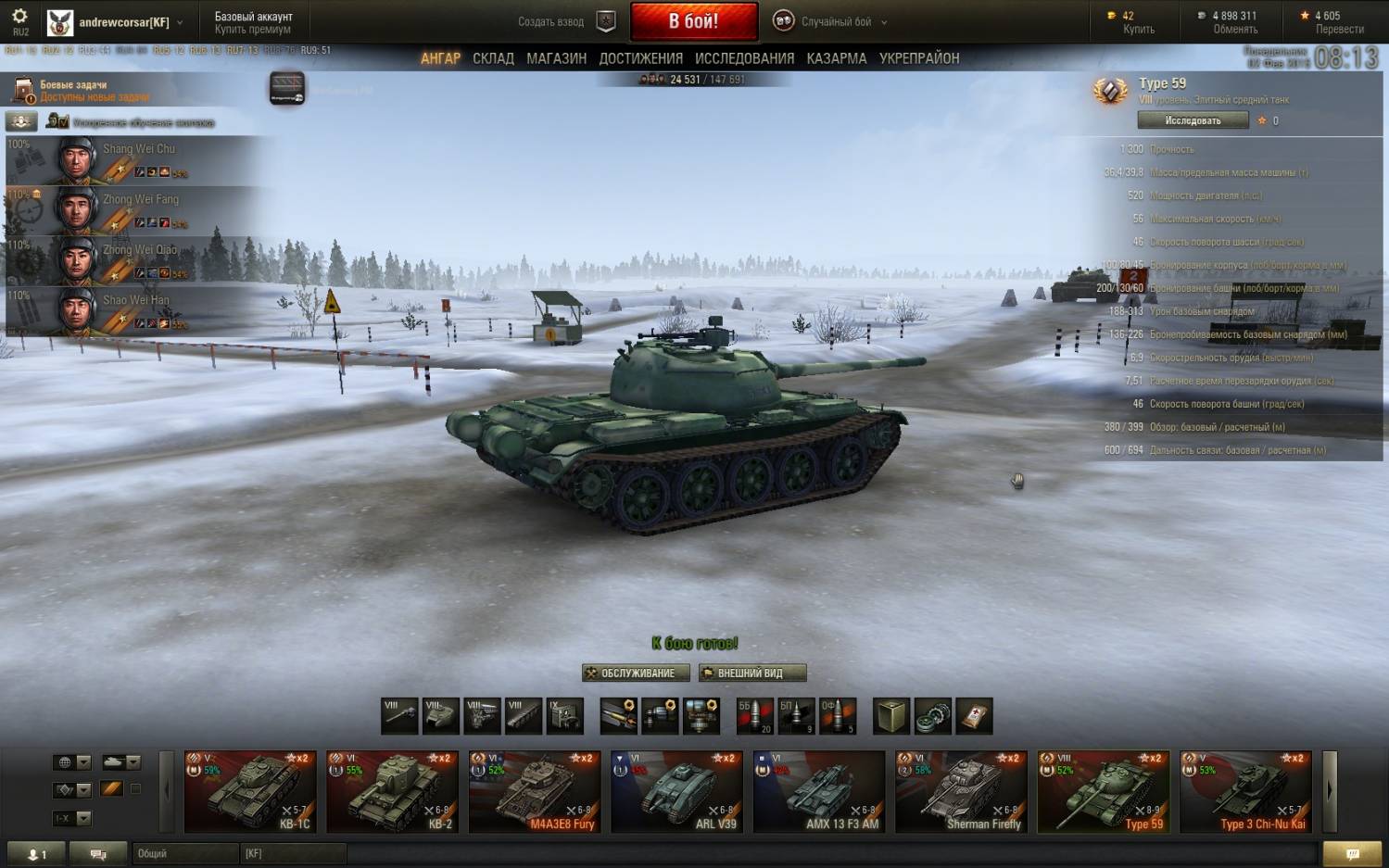This screenshot has width=1389, height=868.
Task: Open the ВНЕШНИЙ ВИД appearance button
Action: coord(751,673)
